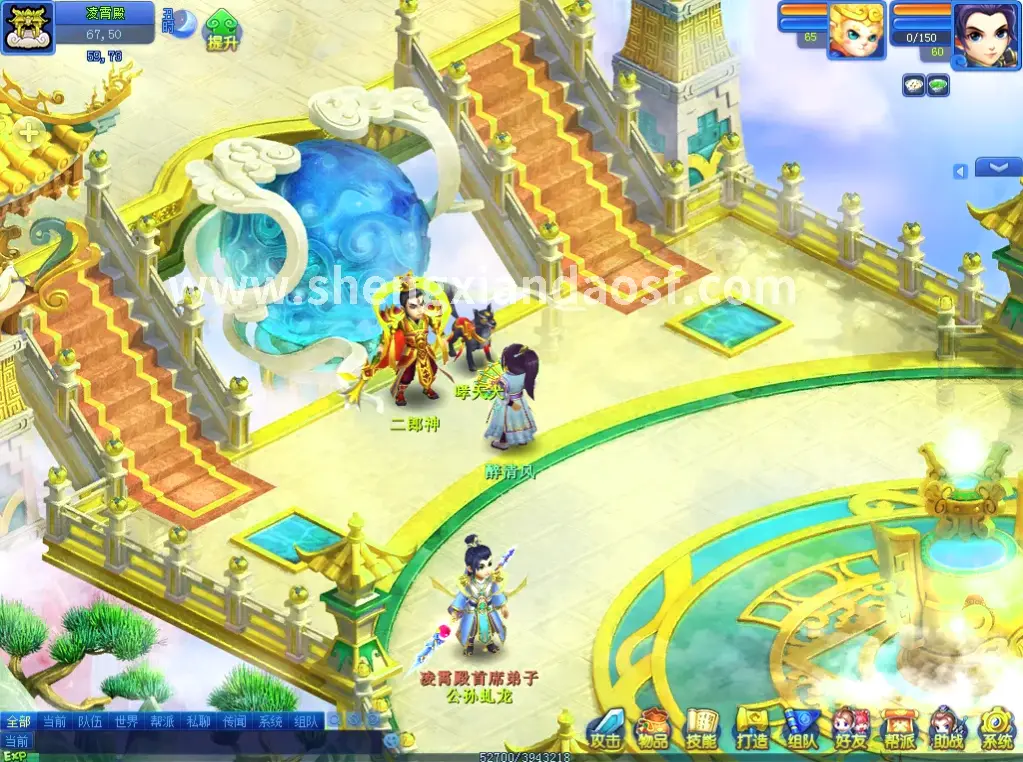Screen dimensions: 1023x762
Task: Click the golden monkey pet portrait
Action: click(x=856, y=30)
